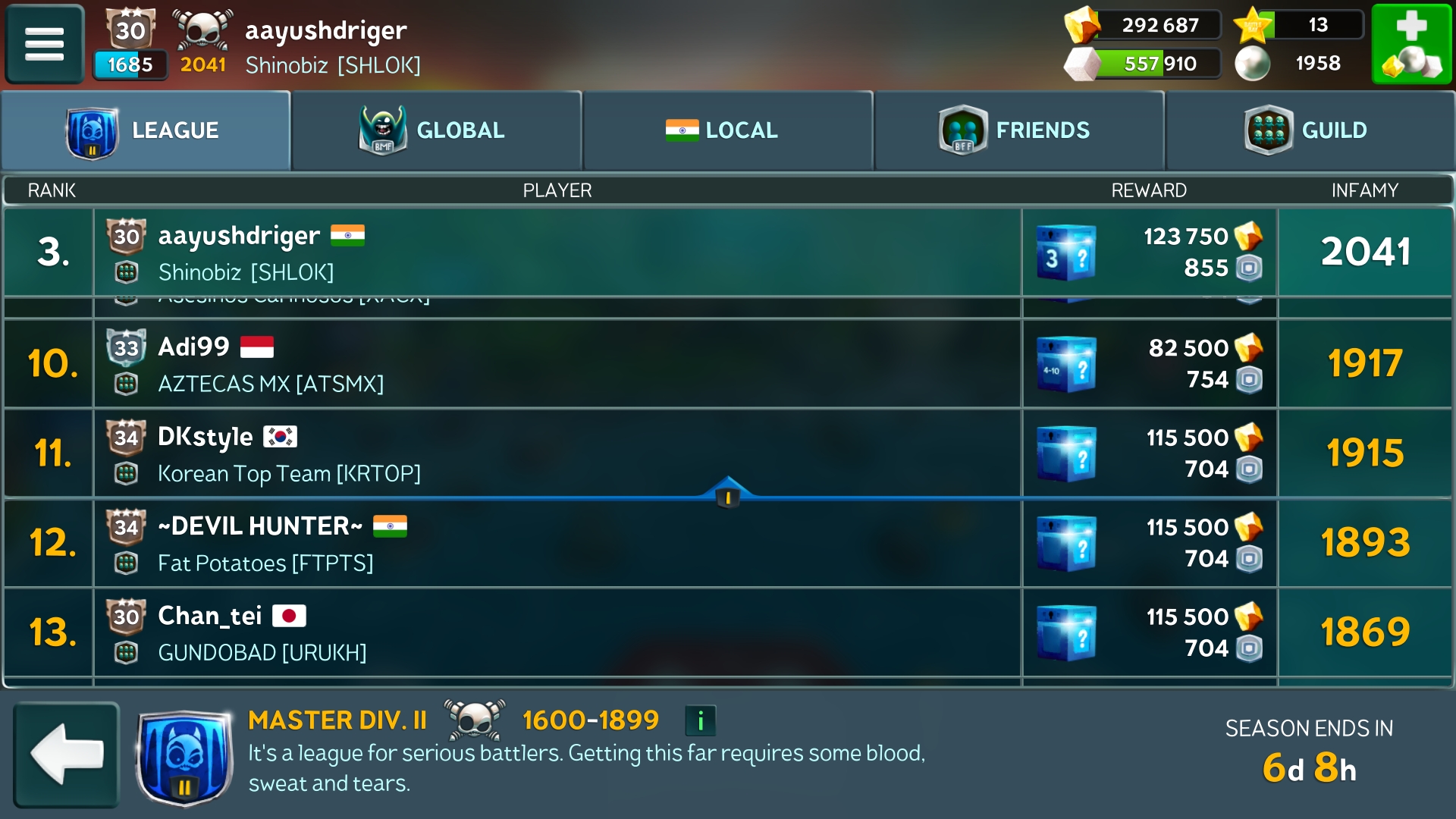This screenshot has width=1456, height=819.
Task: Go back with the white arrow button
Action: pos(67,754)
